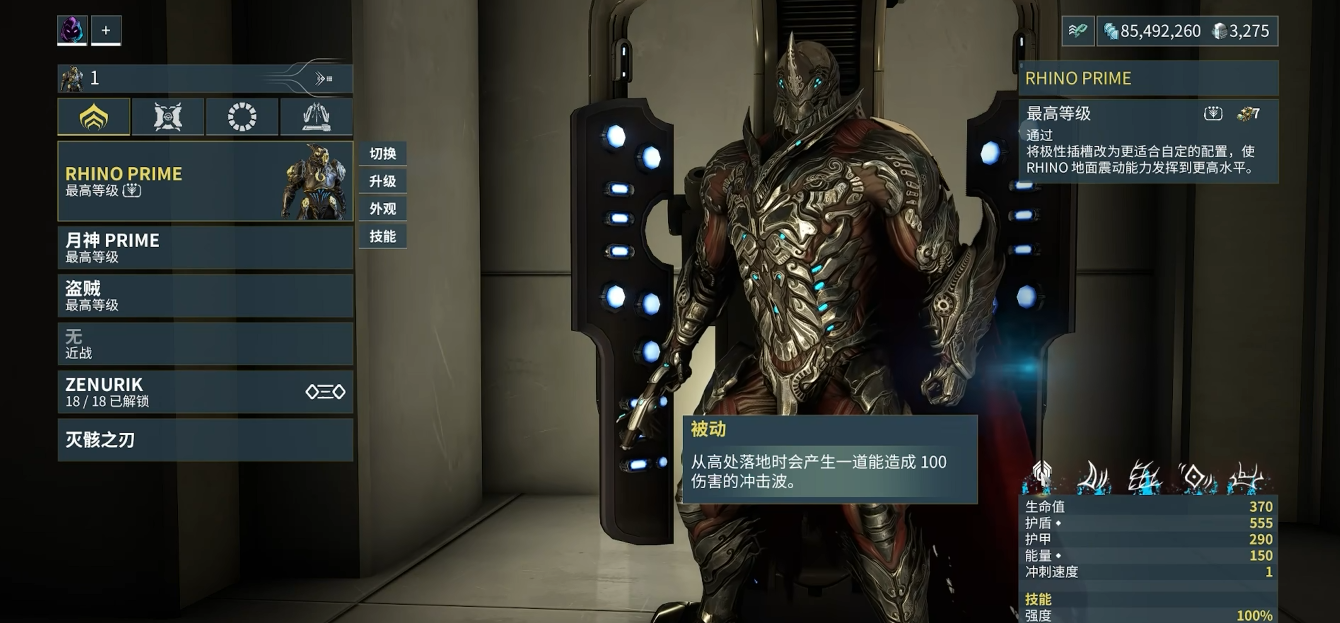Open the 升级 (upgrade) menu
The image size is (1340, 623).
pyautogui.click(x=383, y=181)
